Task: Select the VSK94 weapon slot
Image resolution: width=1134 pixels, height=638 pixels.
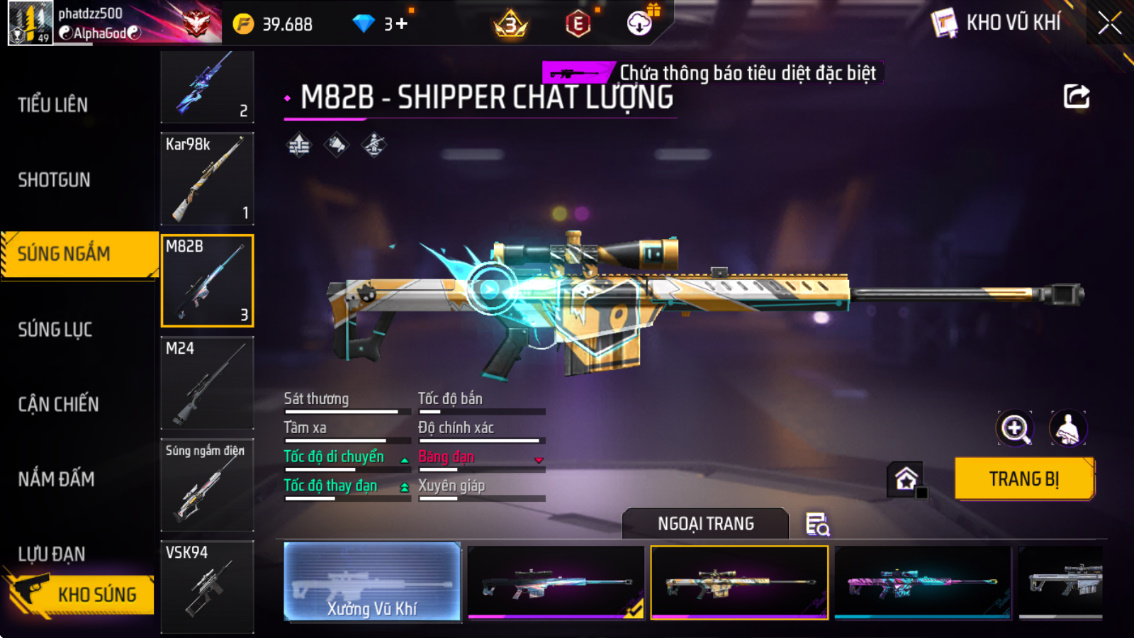Action: pyautogui.click(x=207, y=586)
